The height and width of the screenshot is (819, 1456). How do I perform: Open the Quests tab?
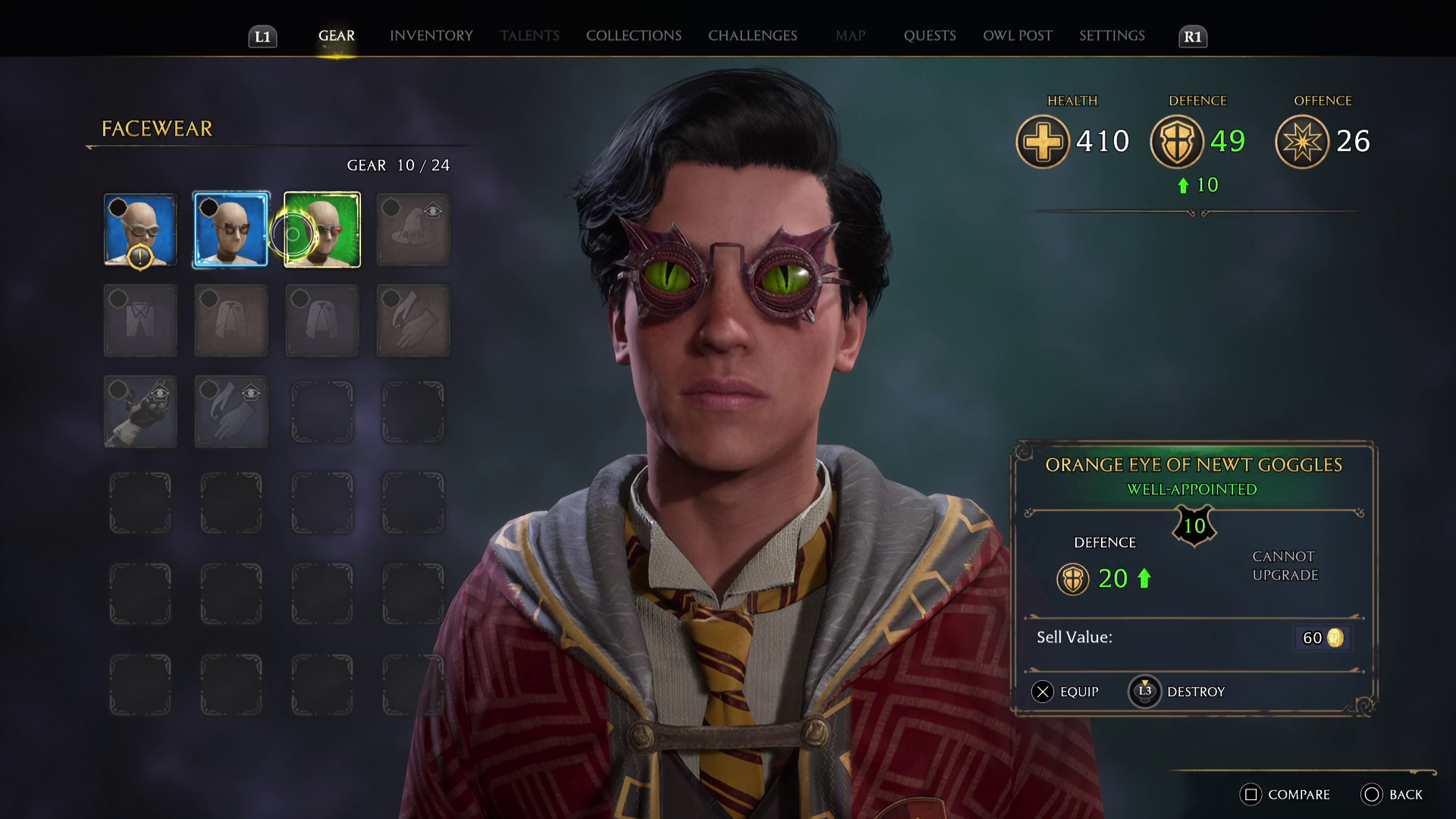[x=930, y=36]
